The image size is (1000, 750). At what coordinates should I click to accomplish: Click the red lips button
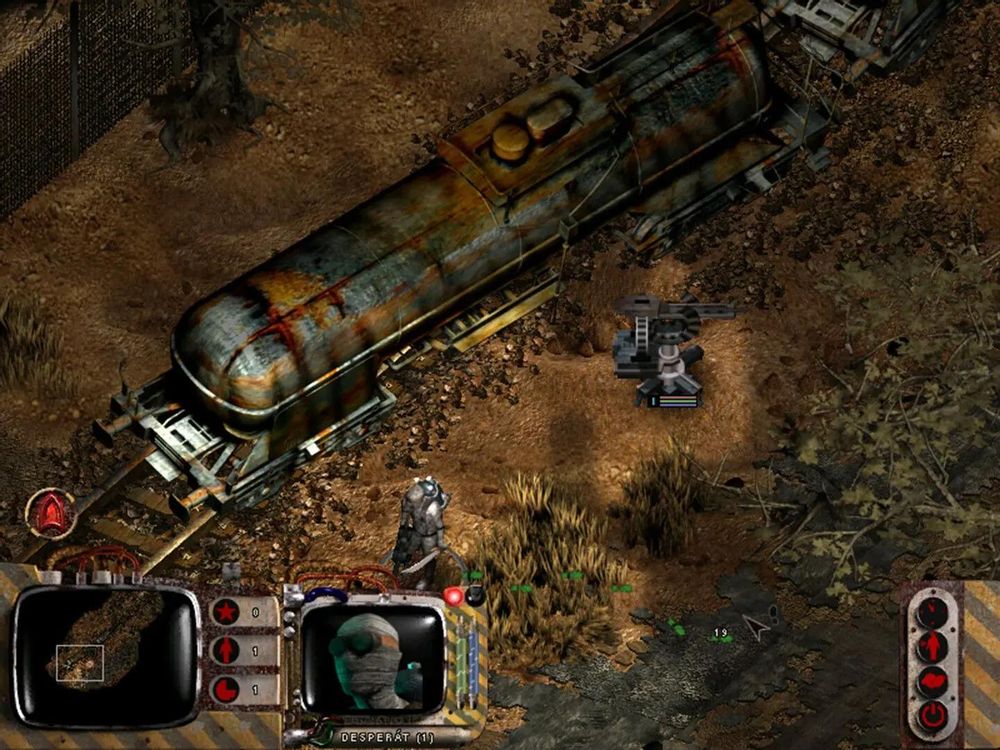tap(932, 680)
